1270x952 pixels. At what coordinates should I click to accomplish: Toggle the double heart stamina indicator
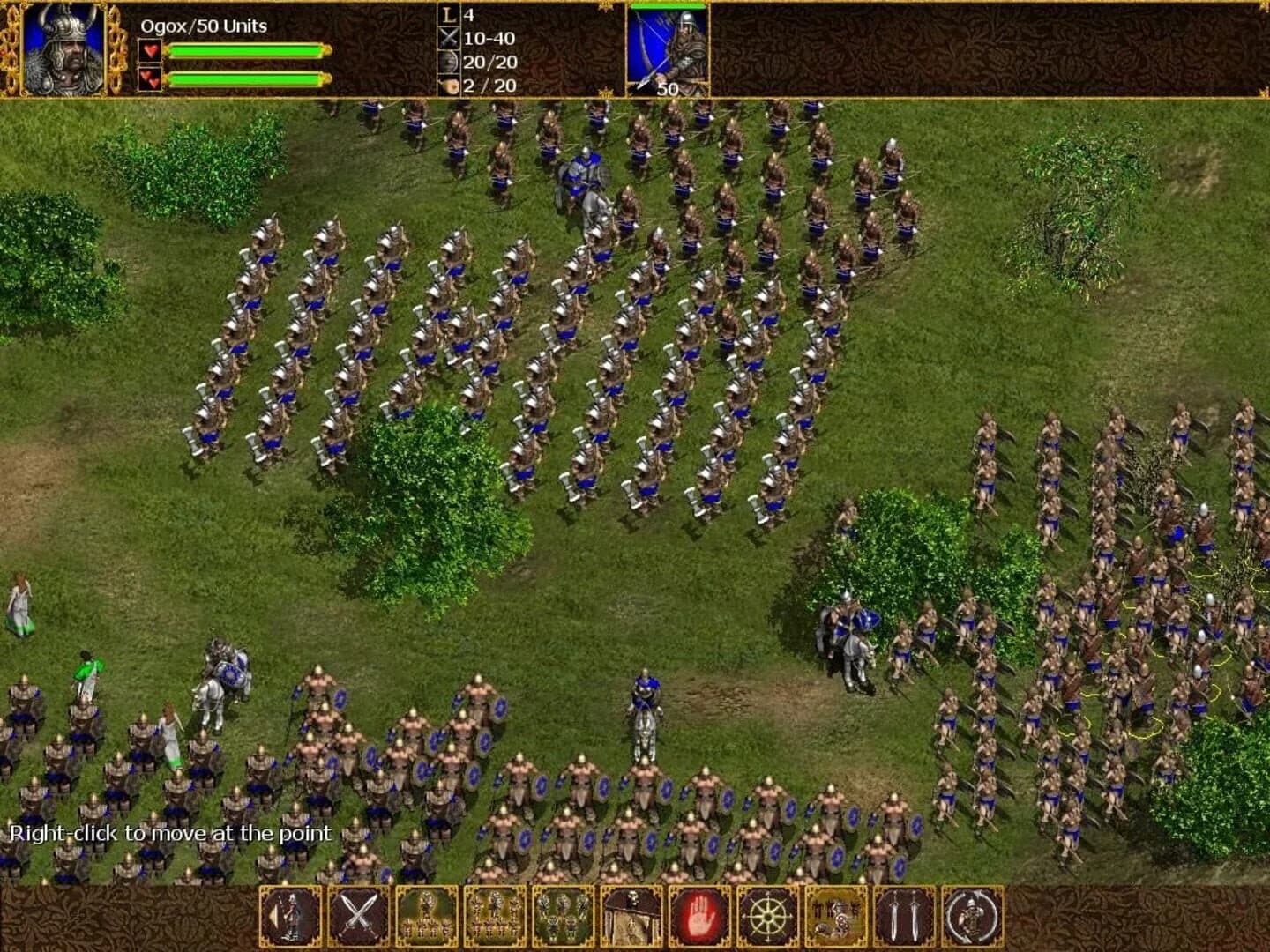coord(150,79)
